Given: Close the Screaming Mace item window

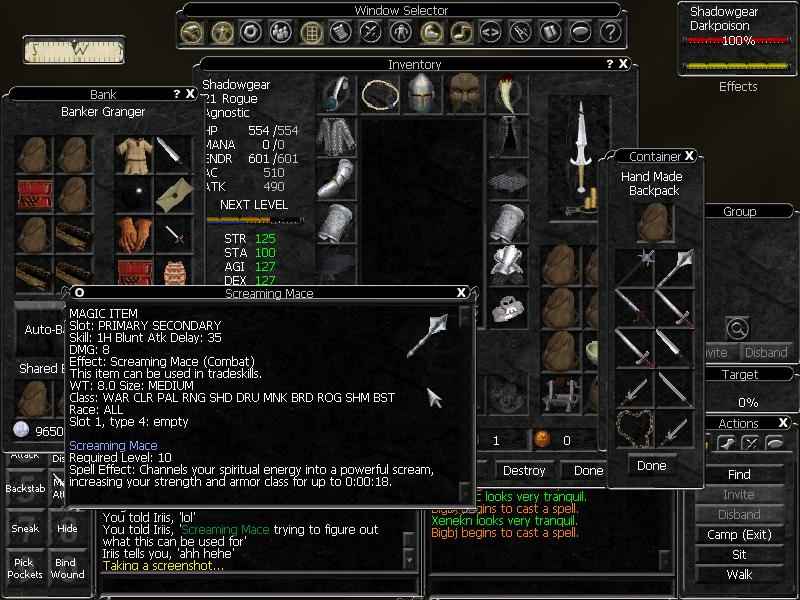Looking at the screenshot, I should click(461, 293).
